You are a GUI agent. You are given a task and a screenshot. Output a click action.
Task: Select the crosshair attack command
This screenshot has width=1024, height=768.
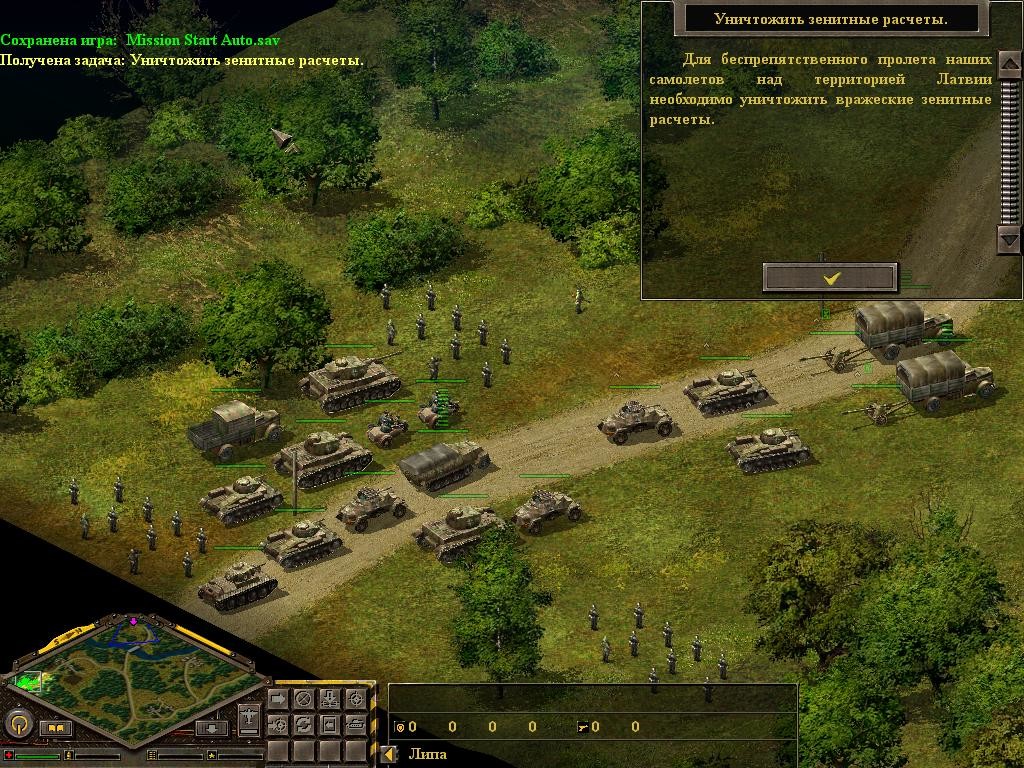354,698
